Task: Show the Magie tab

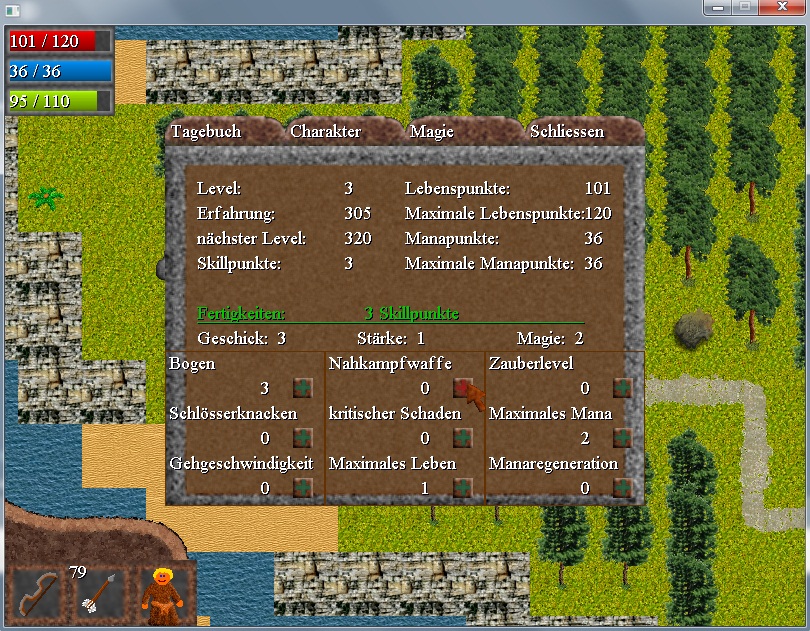Action: 432,132
